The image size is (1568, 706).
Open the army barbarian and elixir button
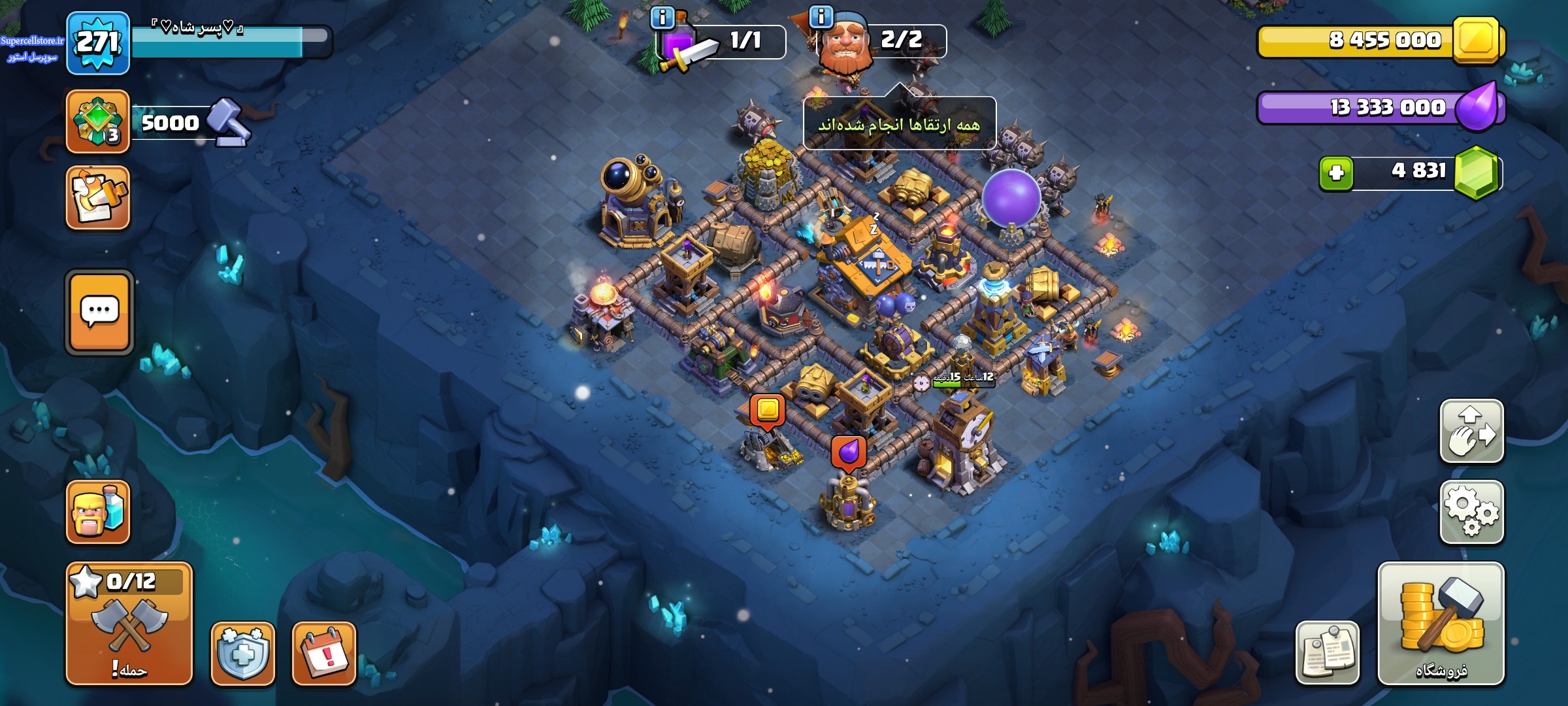pyautogui.click(x=98, y=512)
